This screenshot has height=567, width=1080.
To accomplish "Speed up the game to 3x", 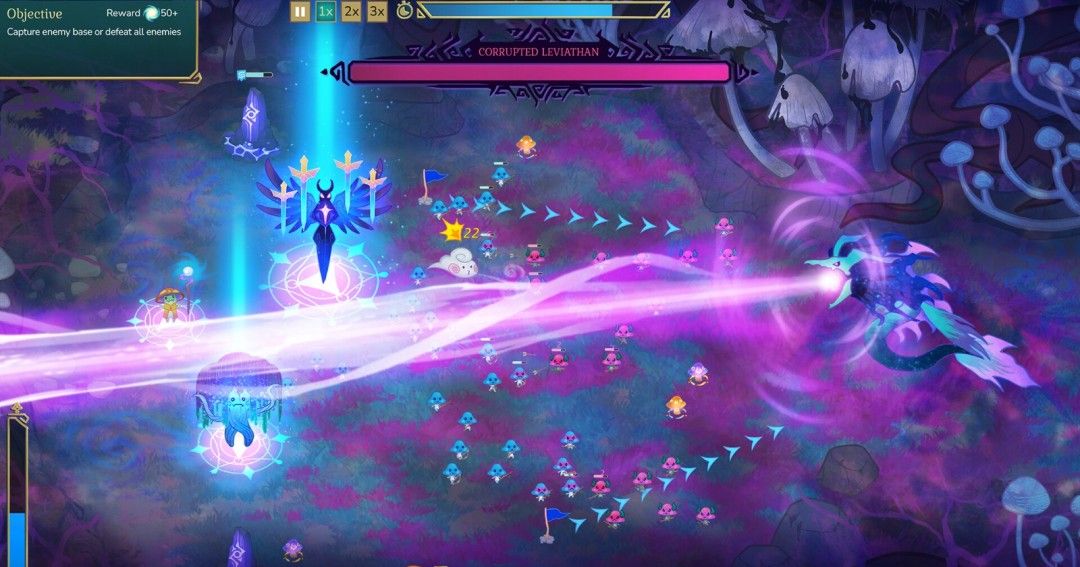I will (x=377, y=11).
